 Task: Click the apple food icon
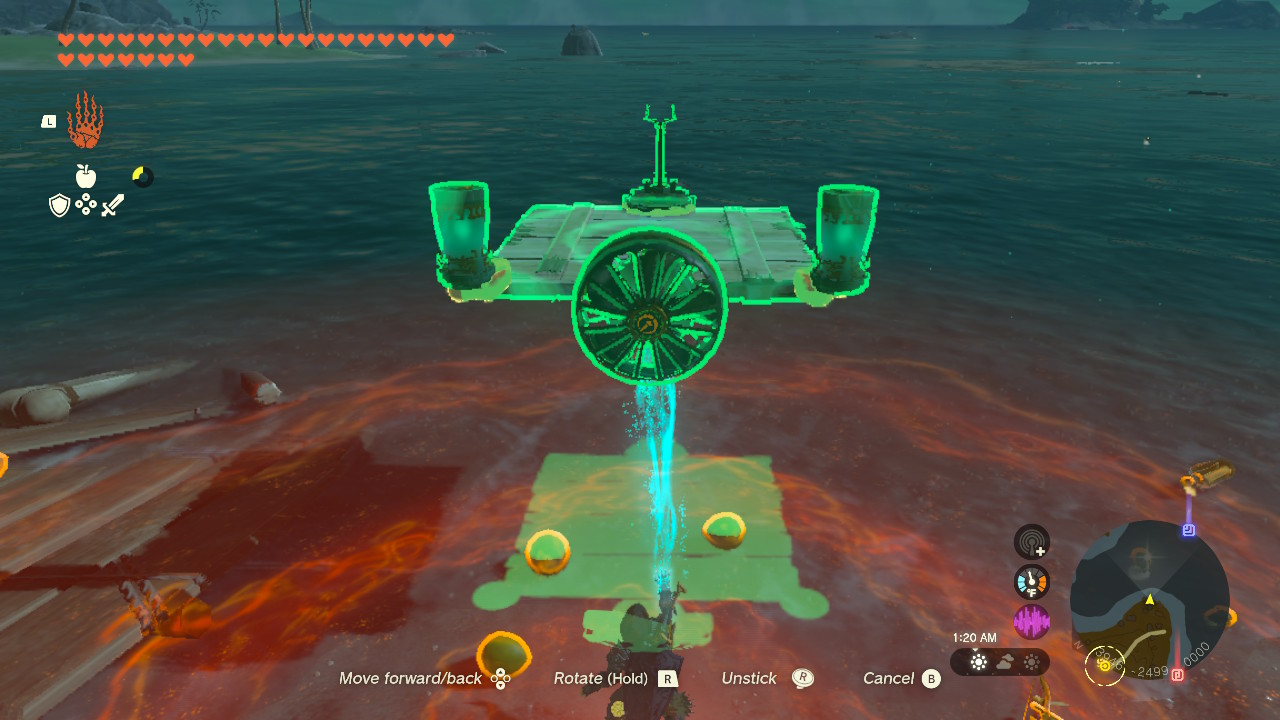coord(85,176)
